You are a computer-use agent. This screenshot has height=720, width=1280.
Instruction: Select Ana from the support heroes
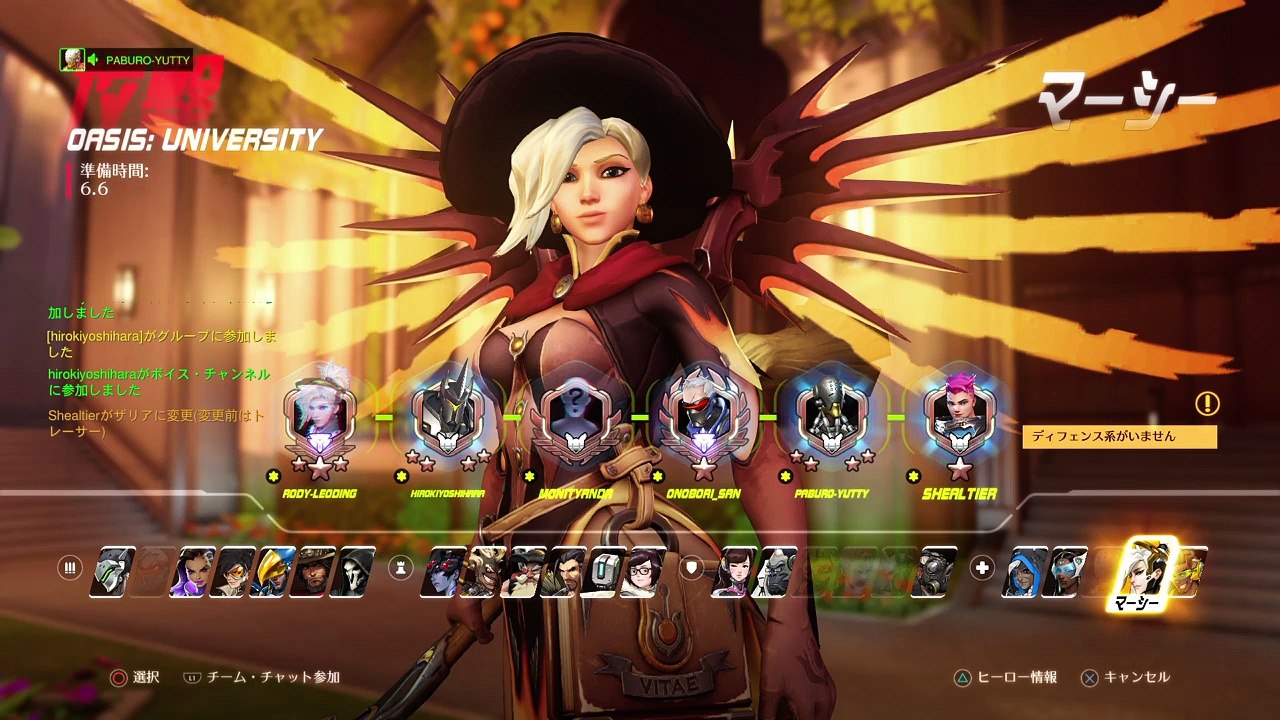coord(1024,572)
